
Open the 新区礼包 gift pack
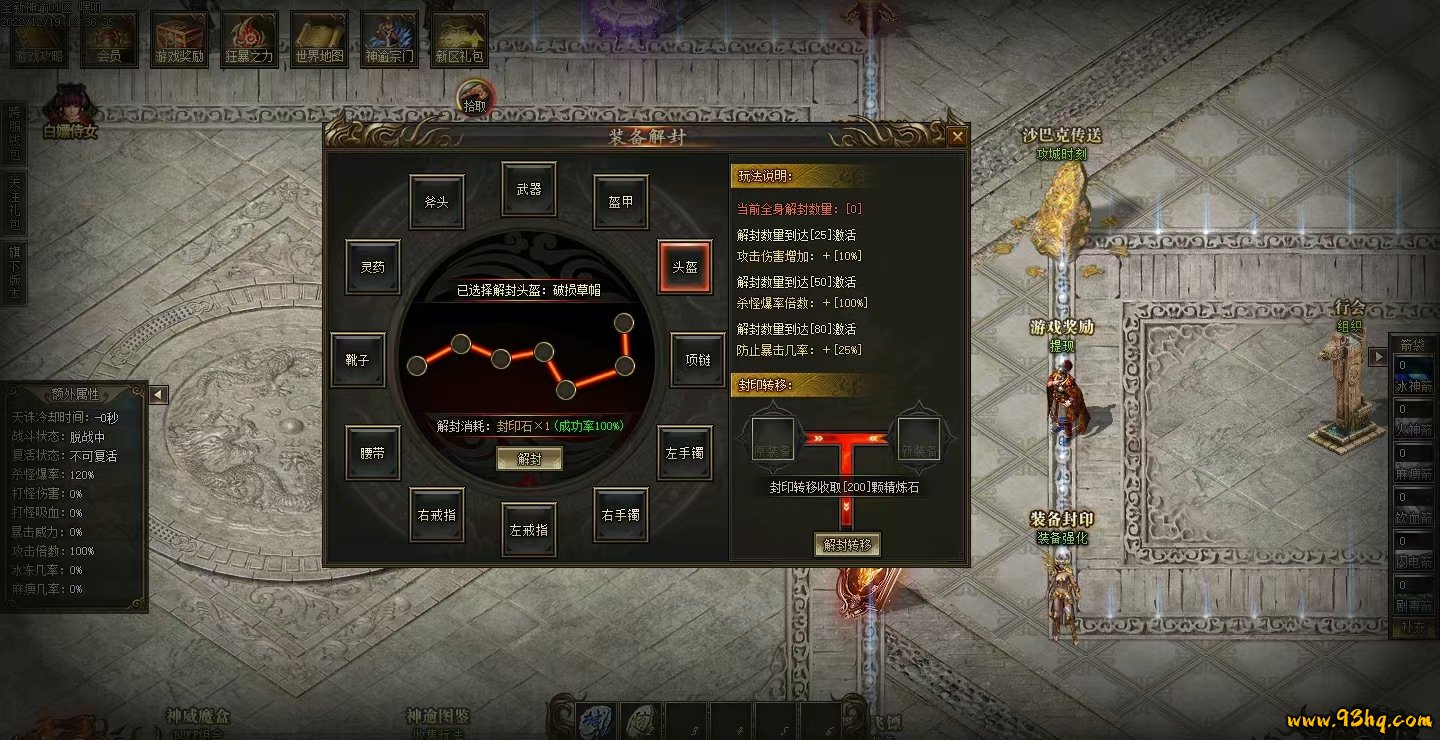(x=459, y=40)
